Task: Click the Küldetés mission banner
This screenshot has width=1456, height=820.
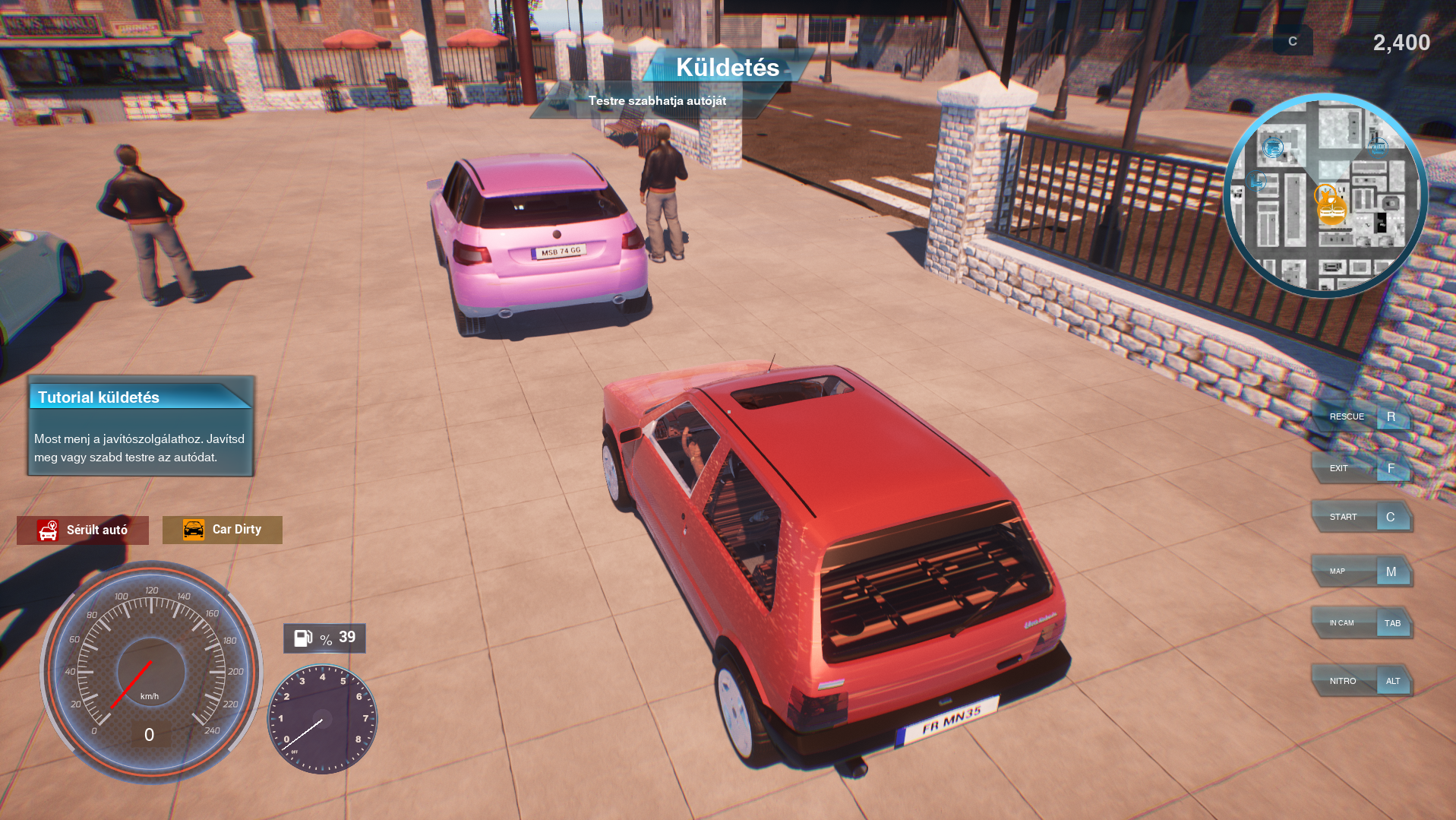Action: 727,68
